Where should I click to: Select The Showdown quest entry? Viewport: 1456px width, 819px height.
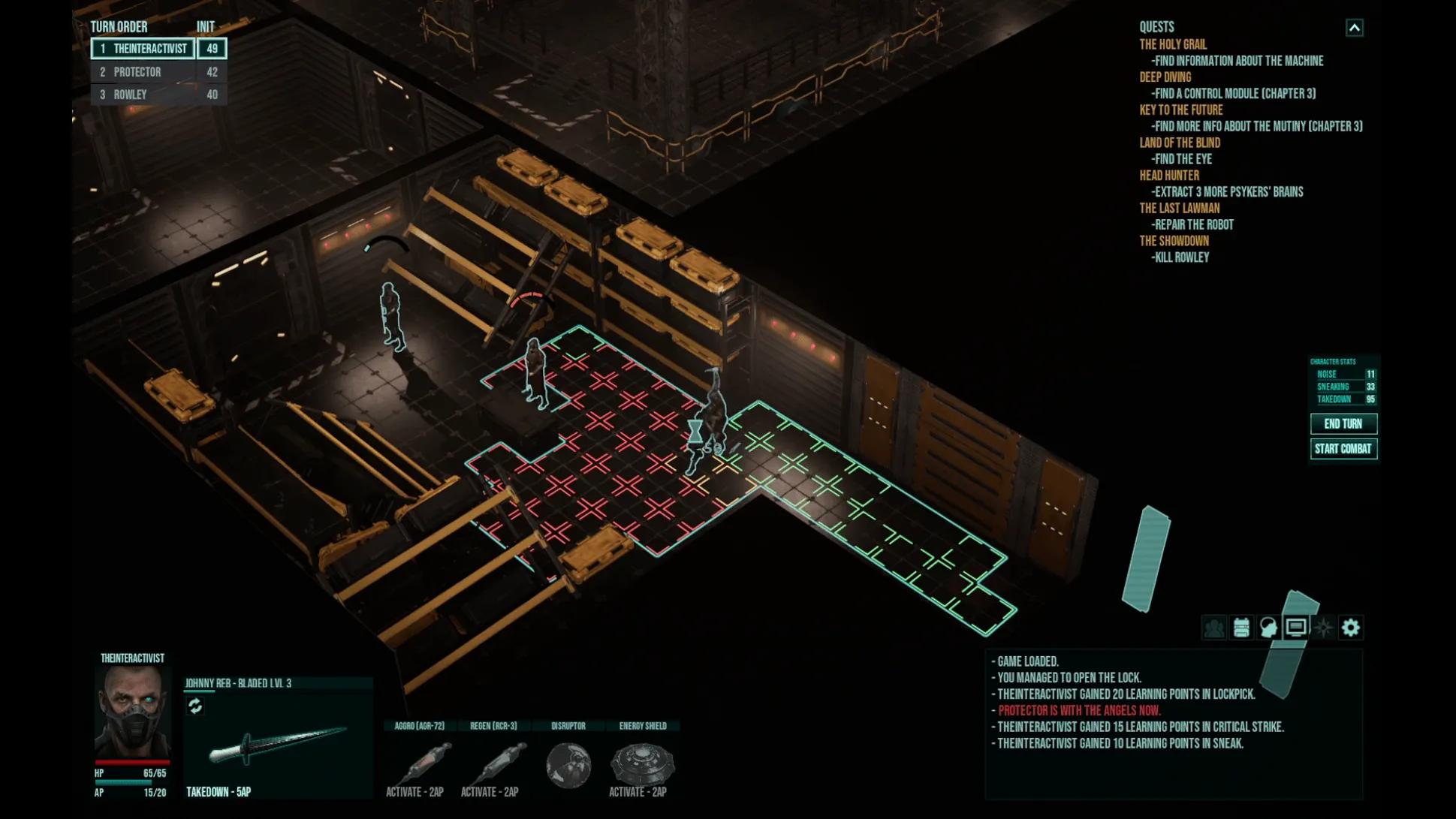[1174, 241]
